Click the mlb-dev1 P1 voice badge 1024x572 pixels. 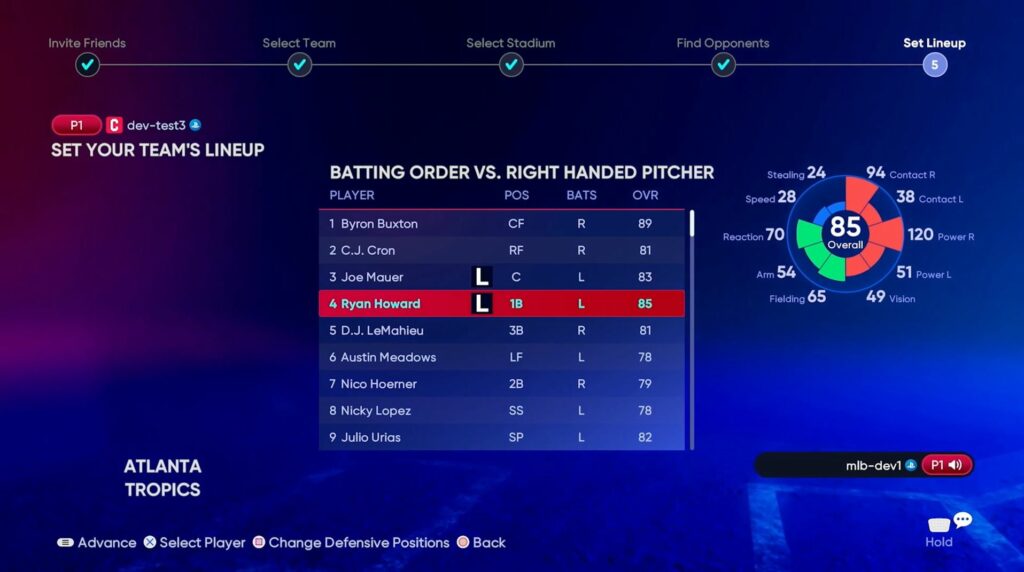pos(946,465)
